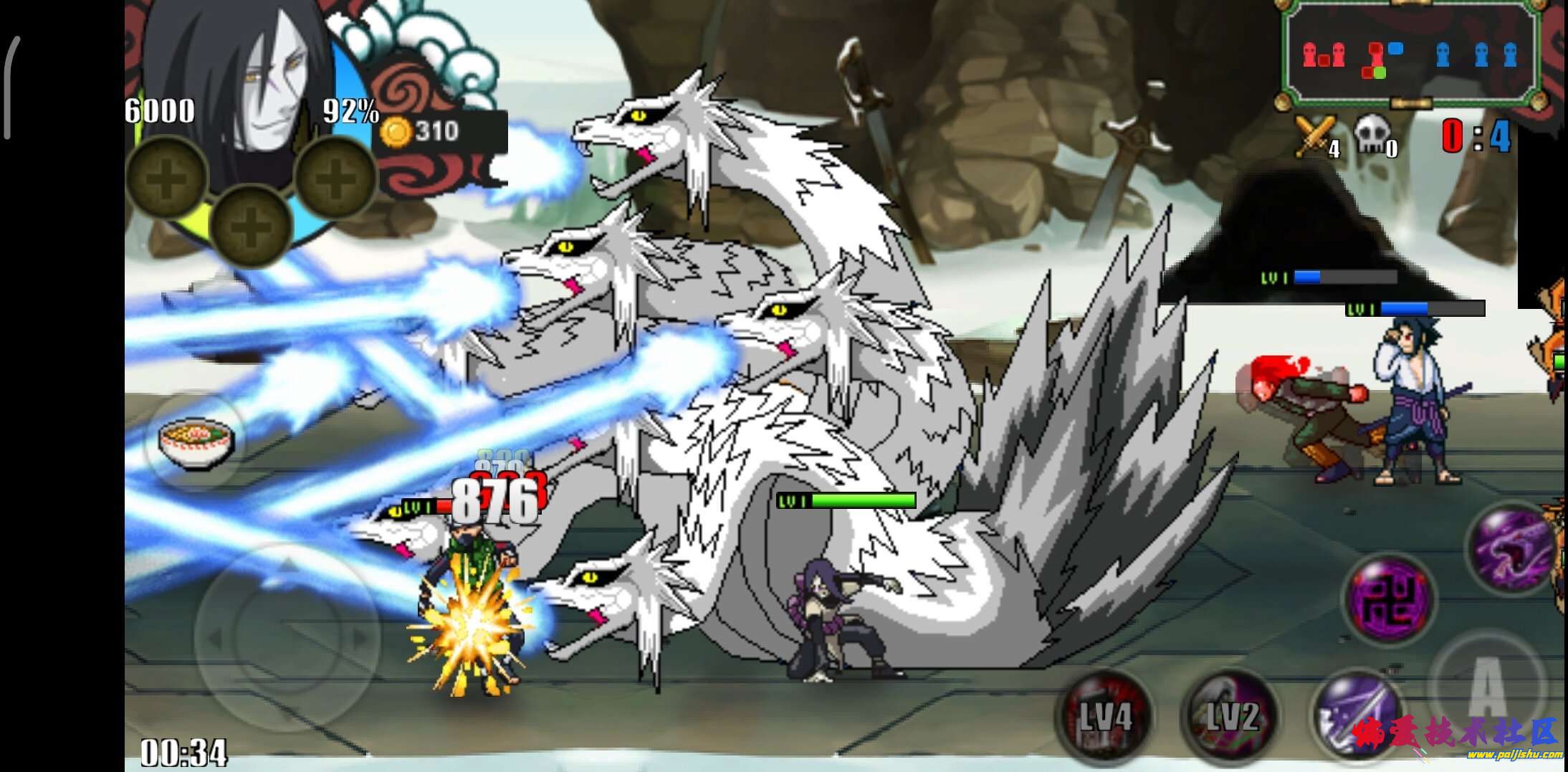Eat the ramen bowl healing item

coord(196,443)
